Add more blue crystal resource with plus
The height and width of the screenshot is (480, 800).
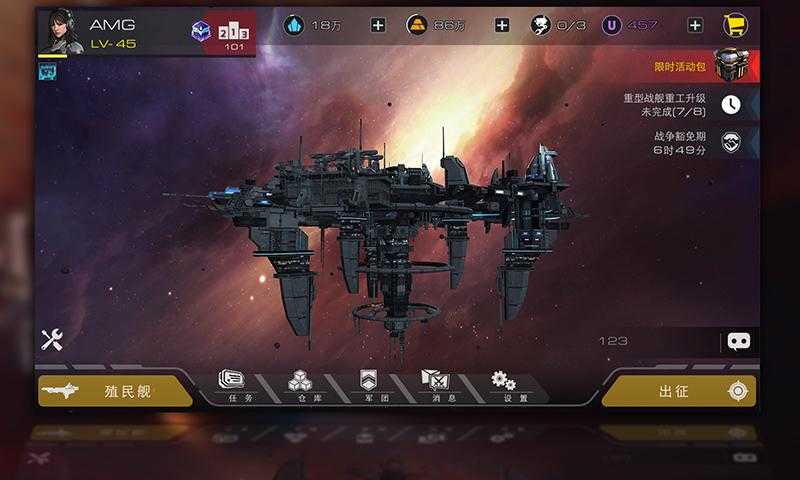pyautogui.click(x=378, y=25)
